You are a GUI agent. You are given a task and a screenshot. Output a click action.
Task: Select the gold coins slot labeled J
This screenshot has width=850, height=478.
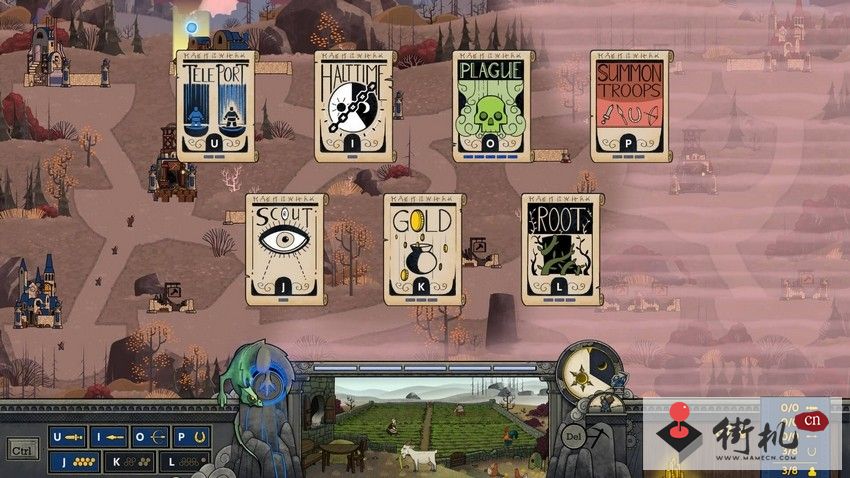(75, 461)
